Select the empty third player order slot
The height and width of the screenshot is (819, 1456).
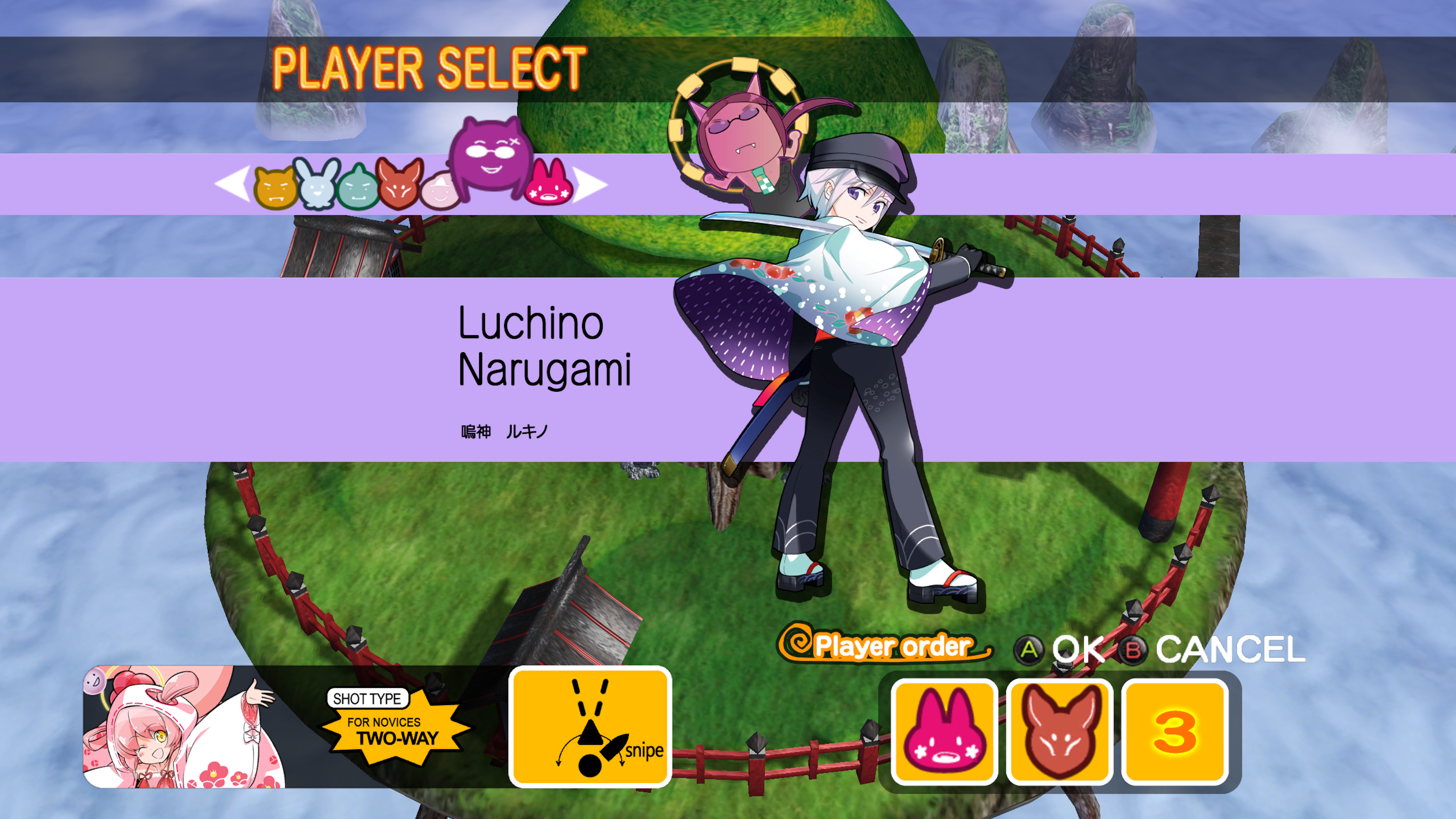coord(1175,731)
